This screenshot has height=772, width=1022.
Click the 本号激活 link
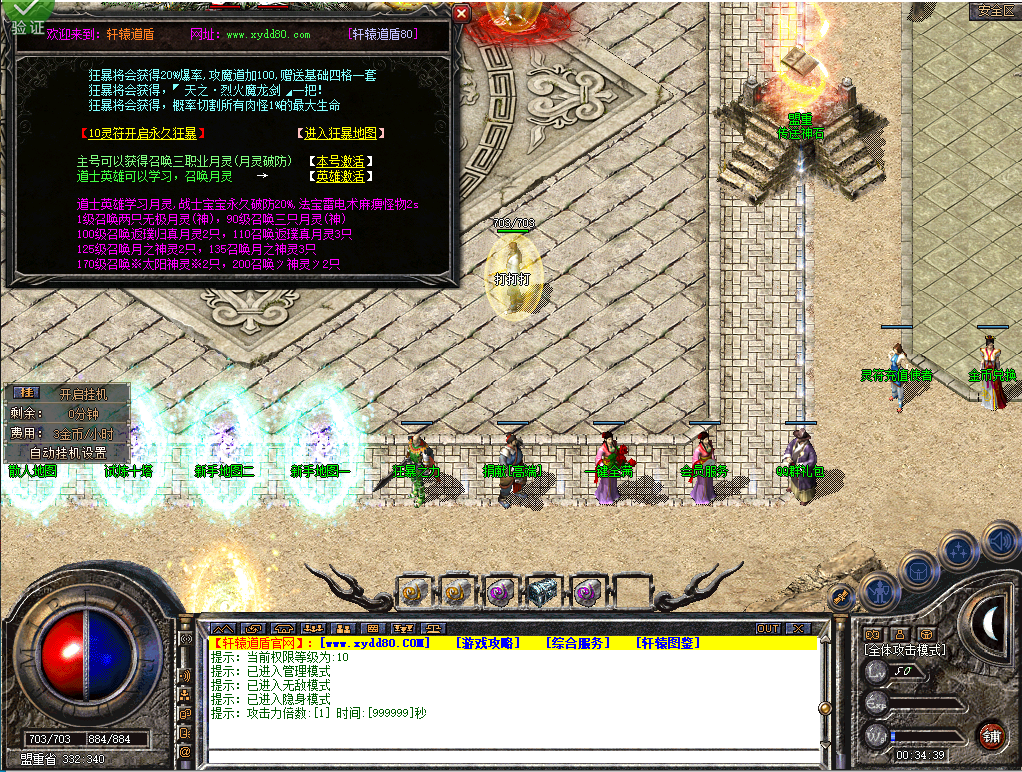[x=341, y=161]
